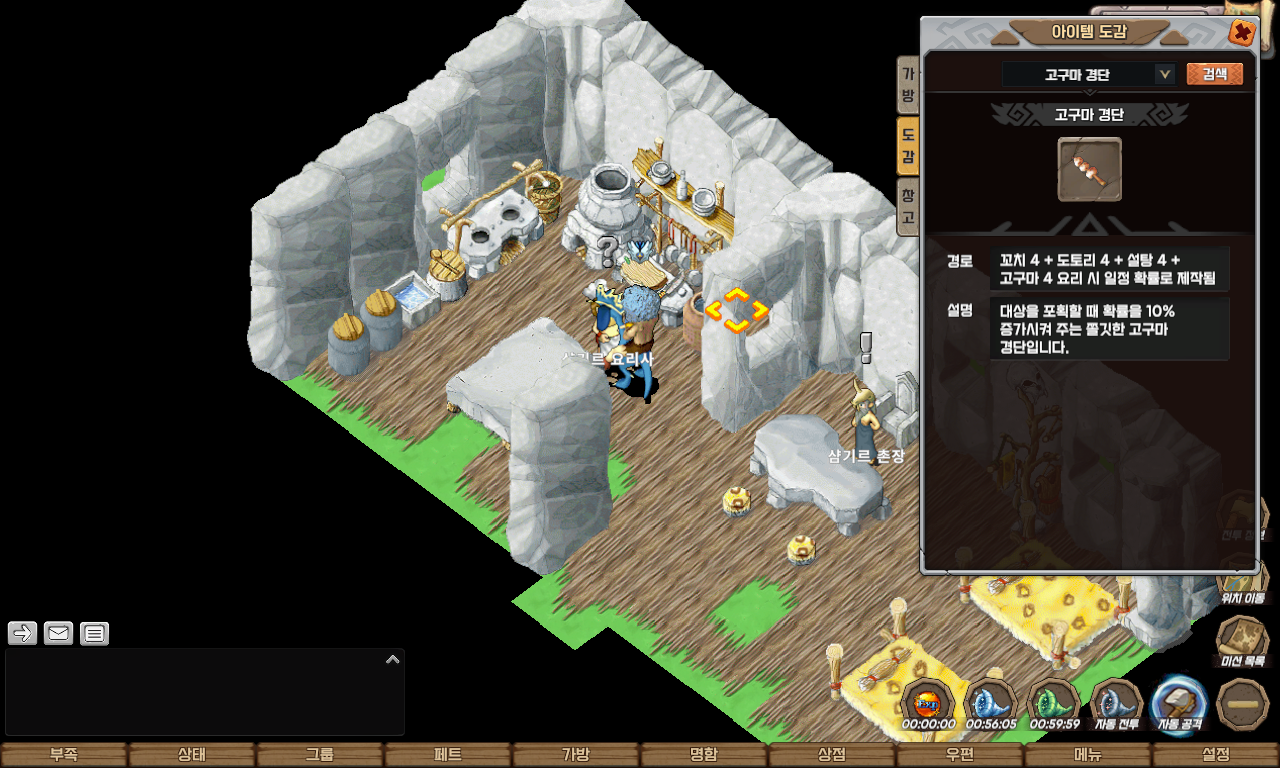Open the 부족 menu
1280x768 pixels.
[x=64, y=755]
